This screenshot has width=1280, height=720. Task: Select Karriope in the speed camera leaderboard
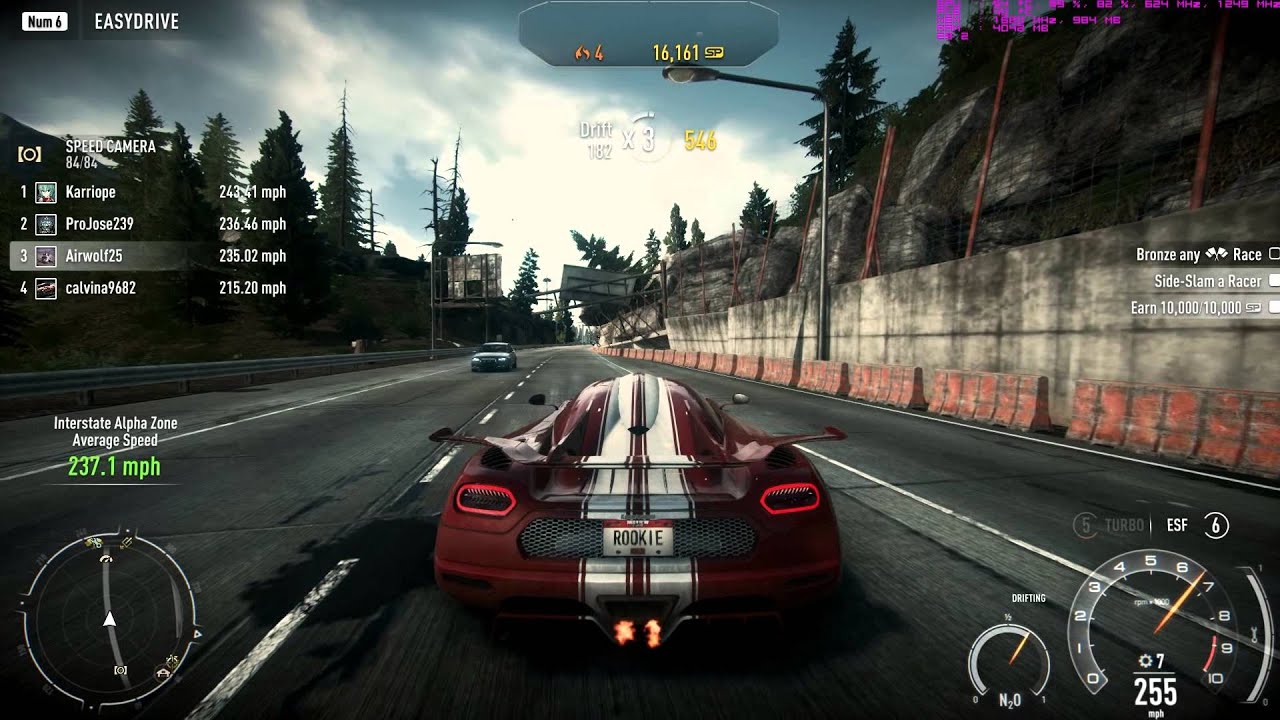(90, 192)
